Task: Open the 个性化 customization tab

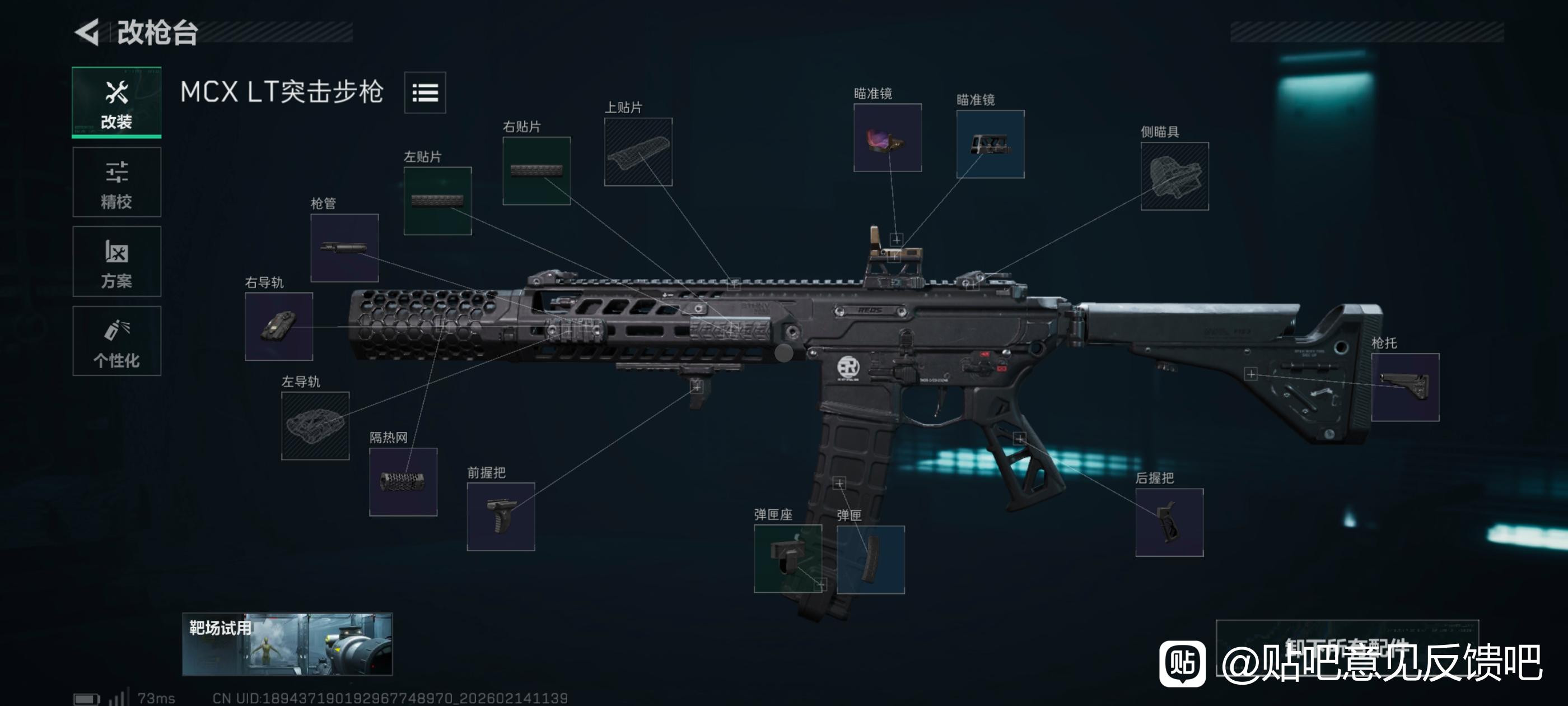Action: [116, 341]
